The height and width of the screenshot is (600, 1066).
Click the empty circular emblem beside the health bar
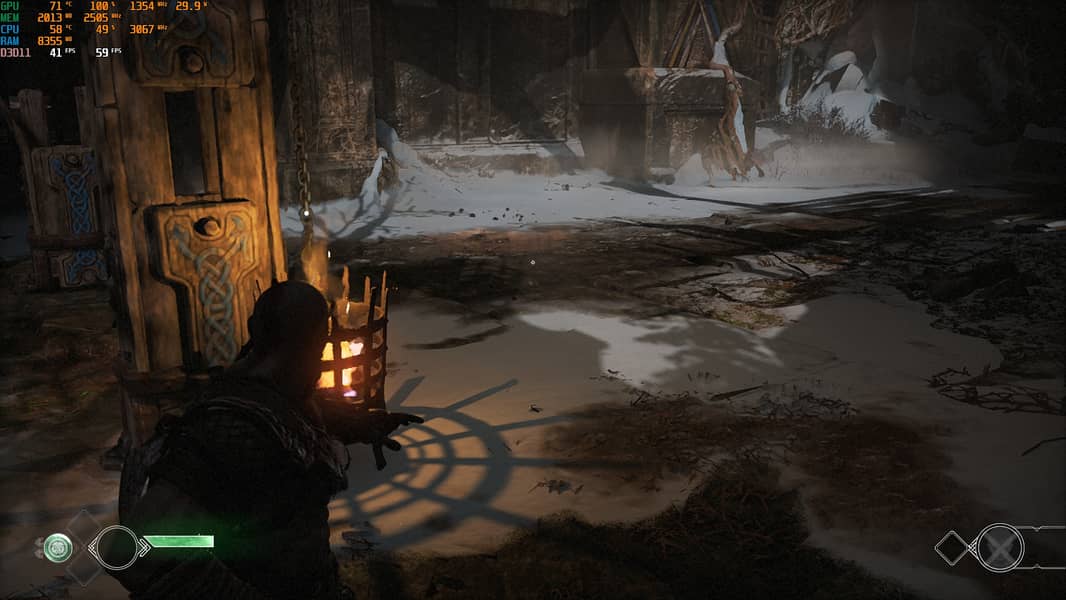tap(116, 547)
